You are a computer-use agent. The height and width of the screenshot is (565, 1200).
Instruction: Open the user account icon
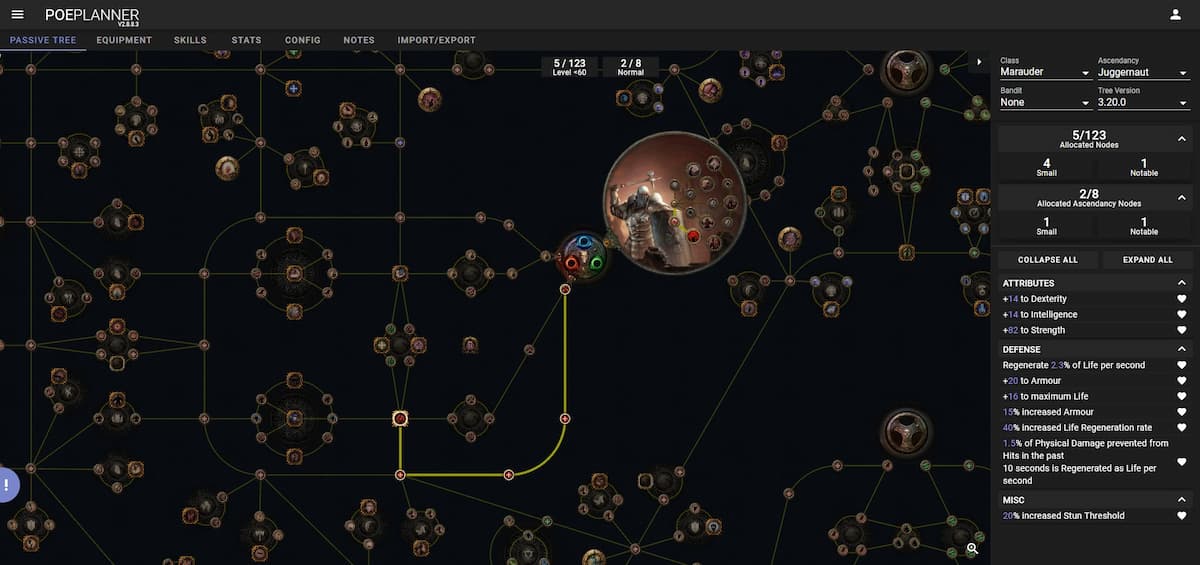(x=1175, y=14)
